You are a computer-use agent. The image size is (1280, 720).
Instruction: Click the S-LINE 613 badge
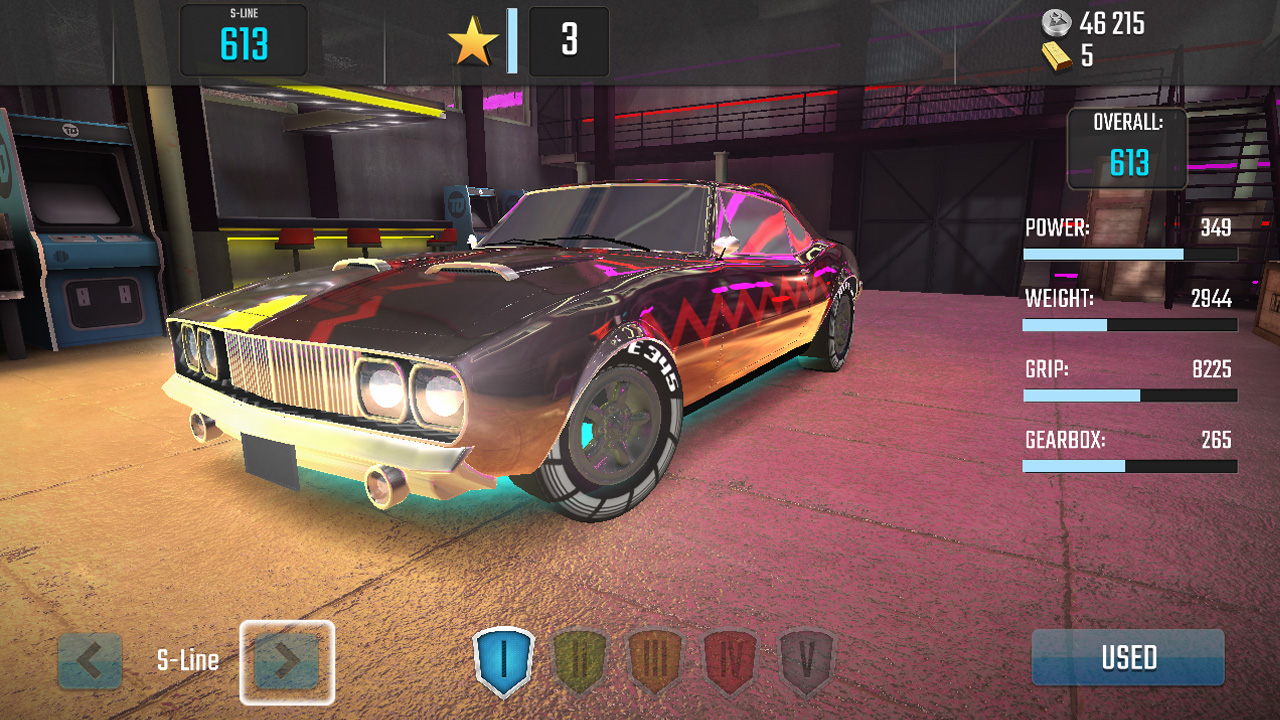[243, 41]
